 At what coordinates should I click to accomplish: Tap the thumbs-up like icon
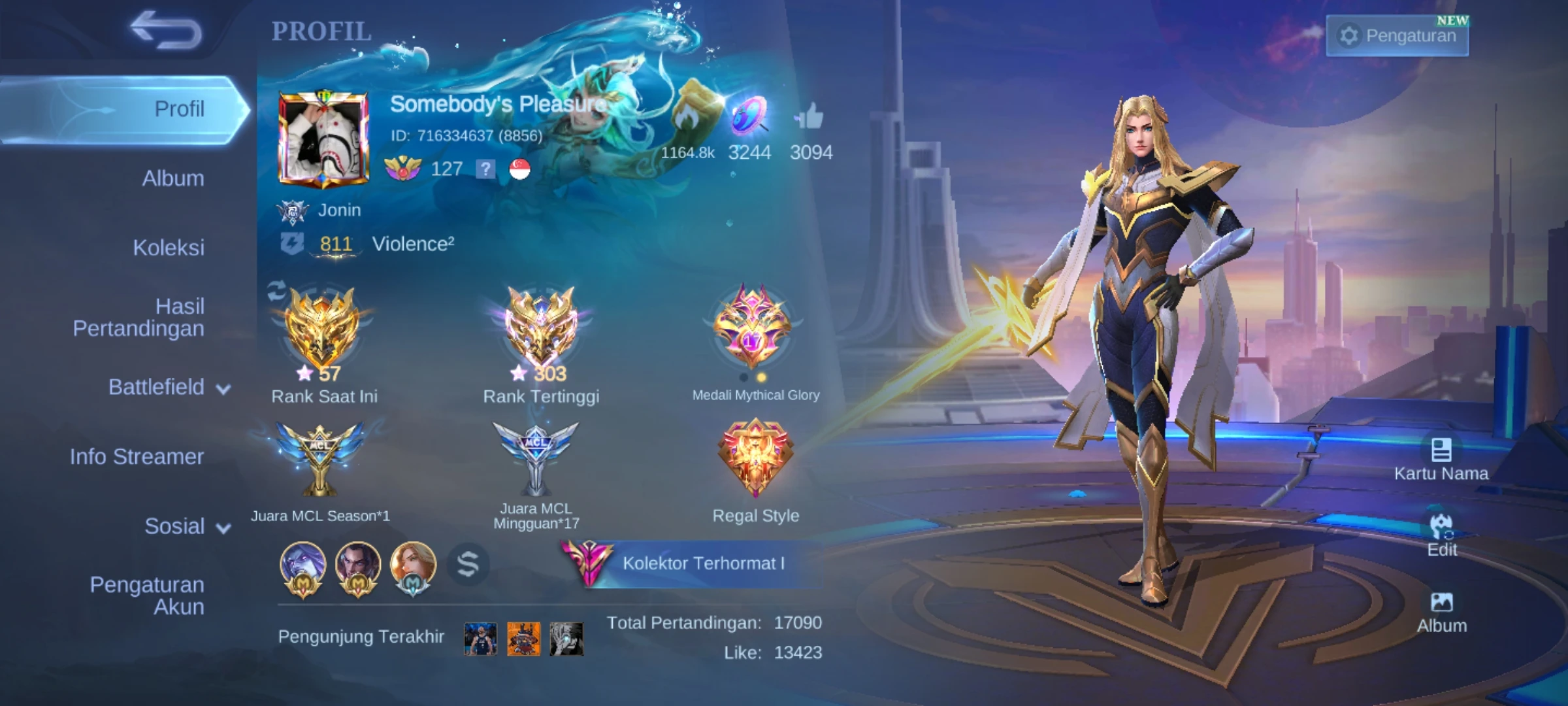point(810,119)
